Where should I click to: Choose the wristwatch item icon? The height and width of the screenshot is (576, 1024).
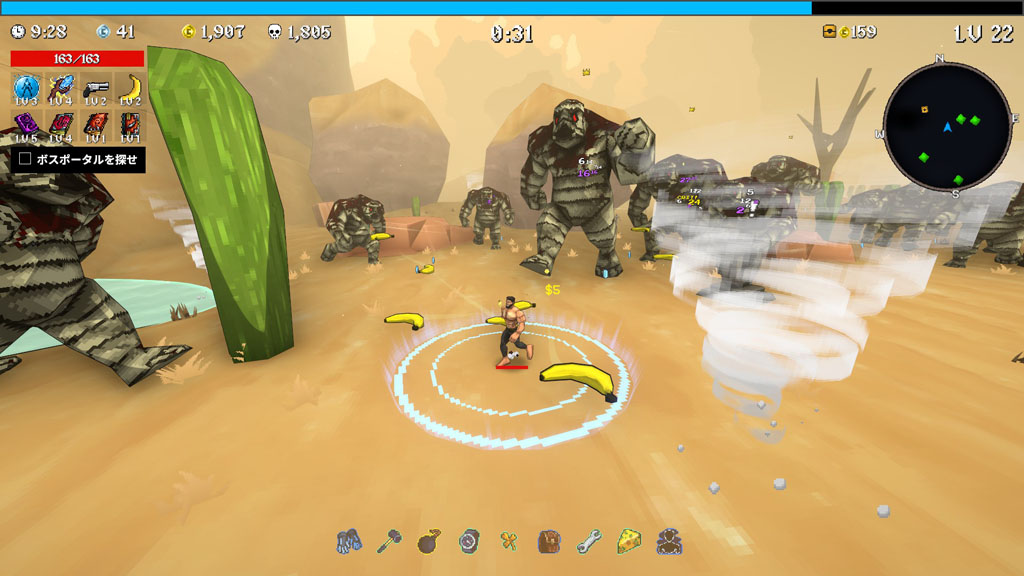(469, 542)
